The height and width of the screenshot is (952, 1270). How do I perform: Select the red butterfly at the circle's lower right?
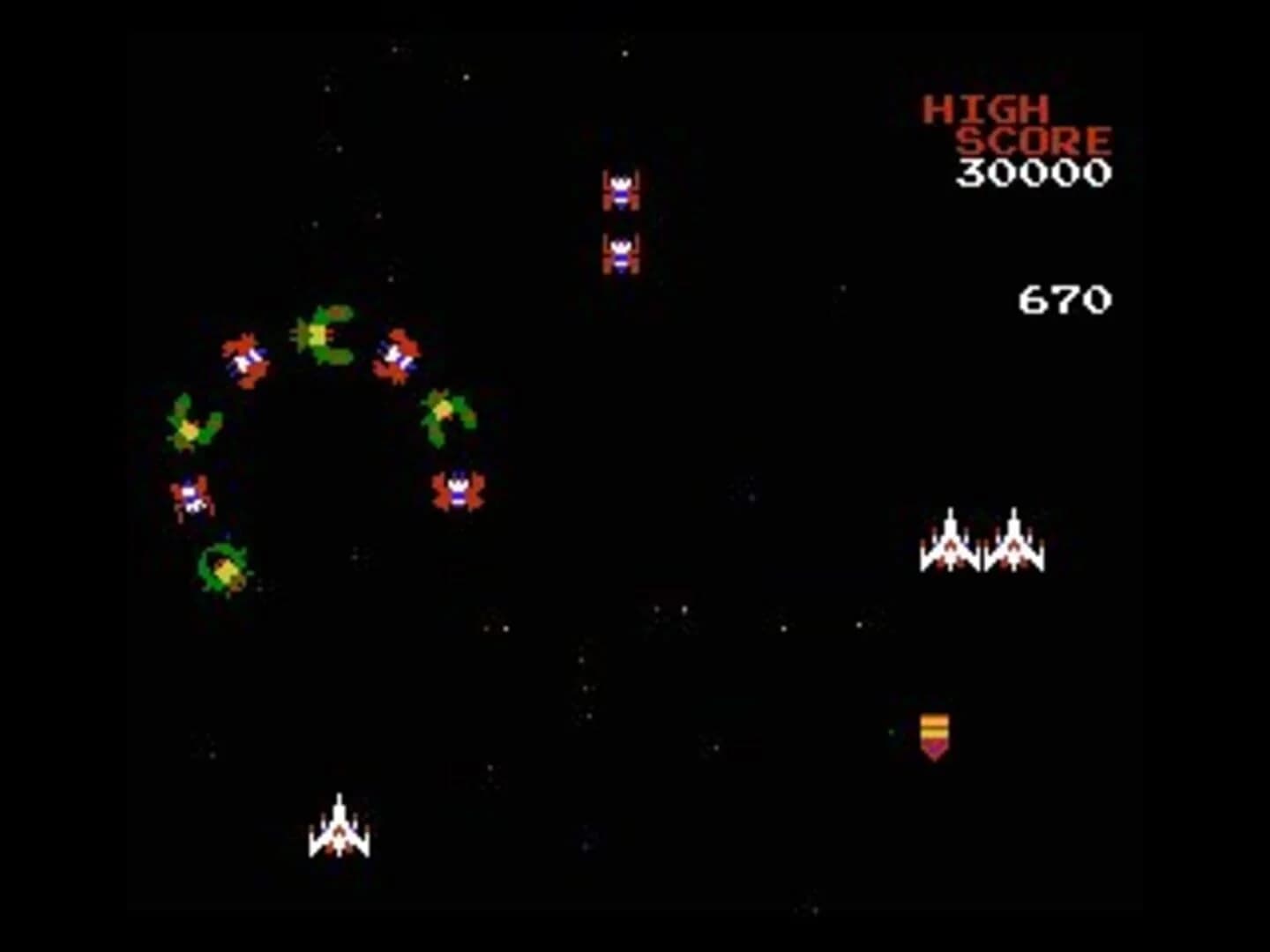pyautogui.click(x=457, y=489)
